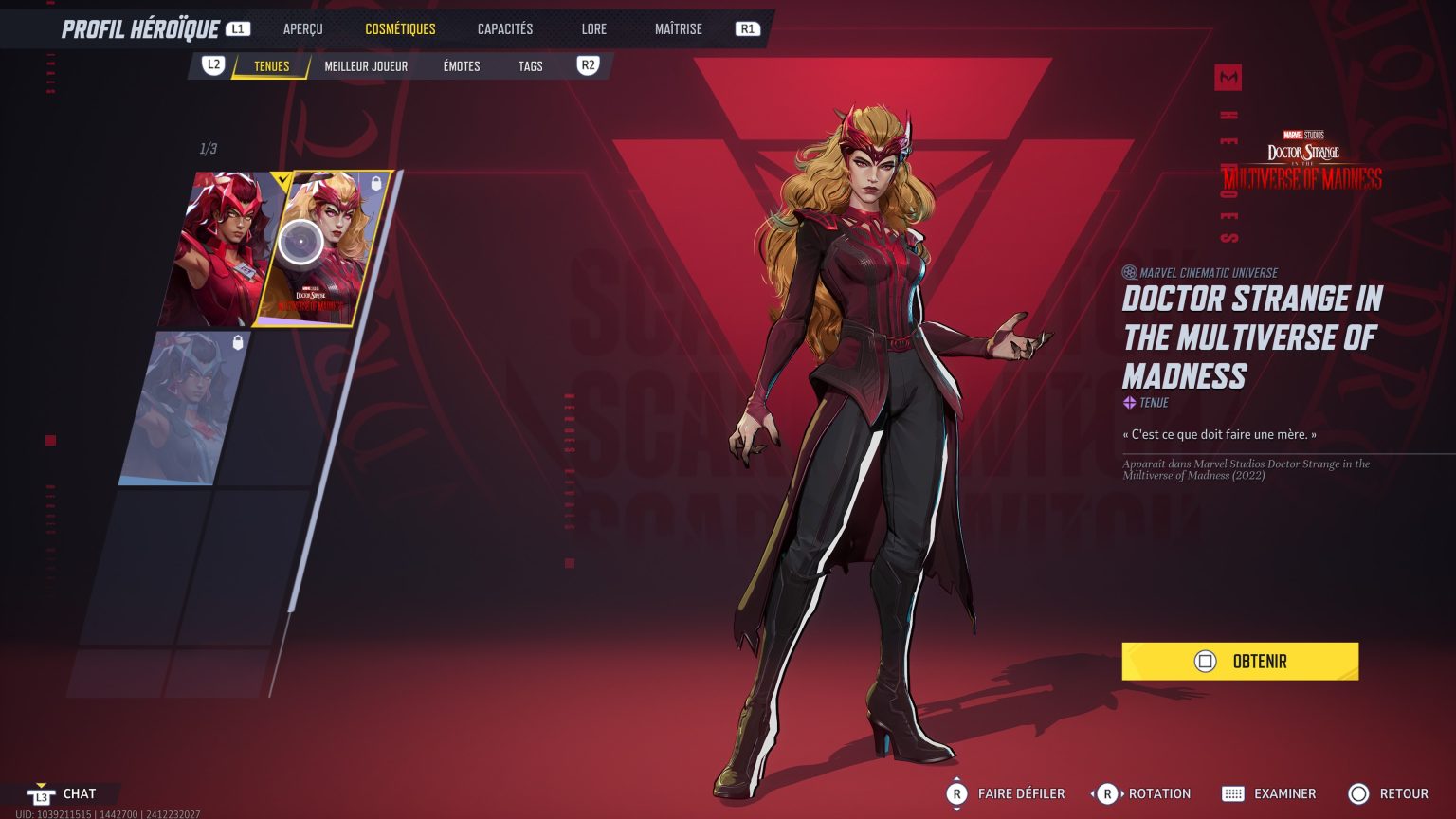Click the L2 trigger icon beside Tenues

point(212,66)
